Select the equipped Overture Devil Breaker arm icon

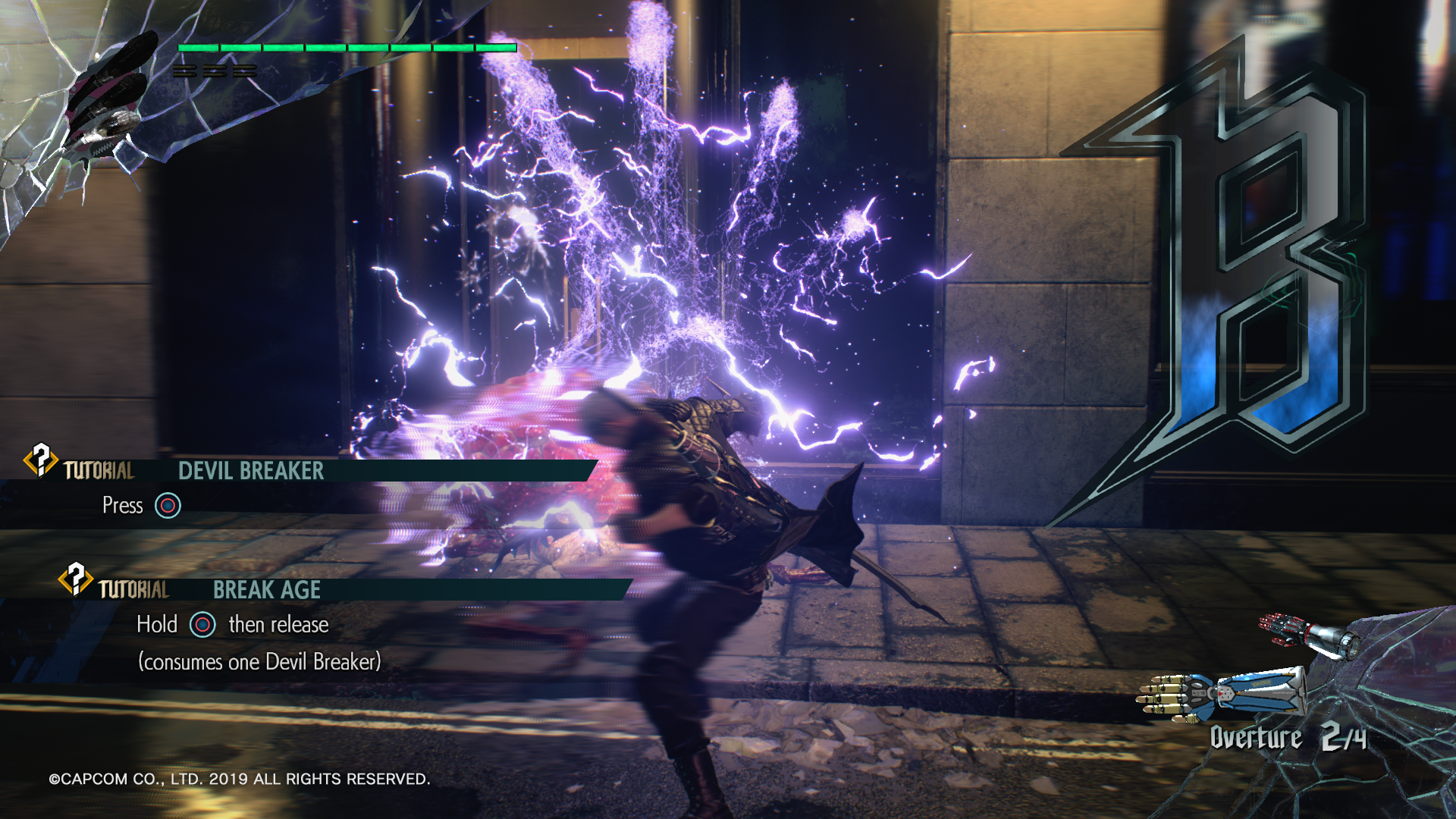click(x=1222, y=692)
